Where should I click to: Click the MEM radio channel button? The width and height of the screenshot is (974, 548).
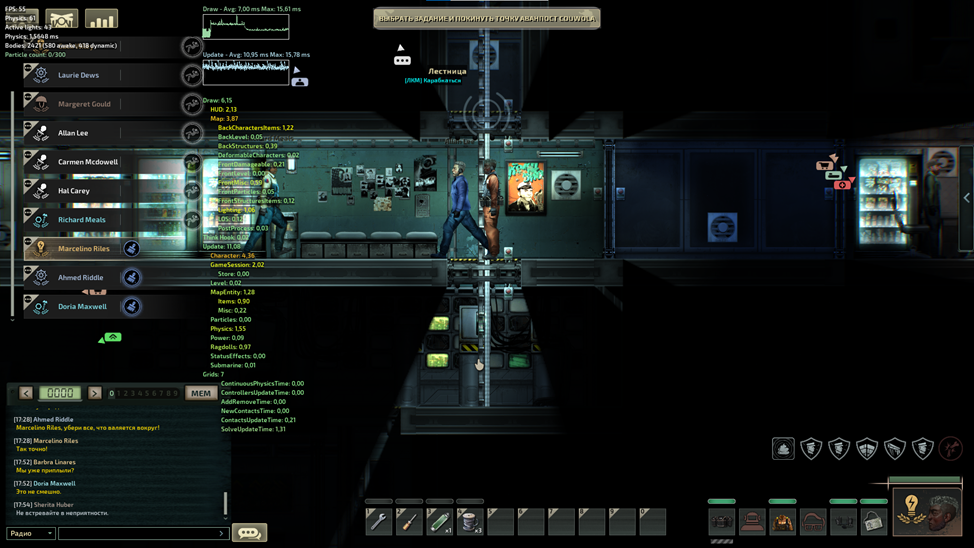point(201,393)
